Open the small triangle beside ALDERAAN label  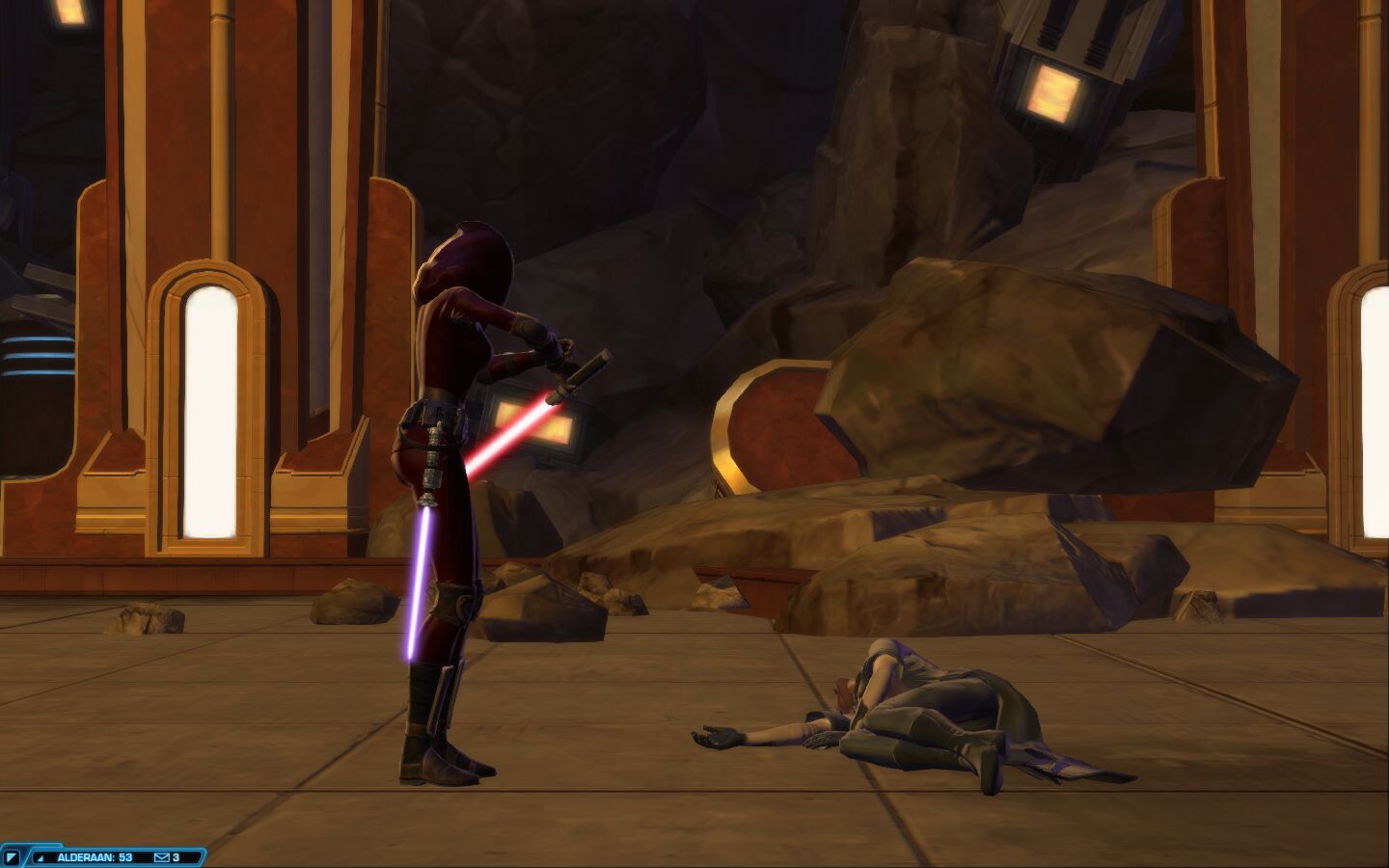click(x=40, y=856)
